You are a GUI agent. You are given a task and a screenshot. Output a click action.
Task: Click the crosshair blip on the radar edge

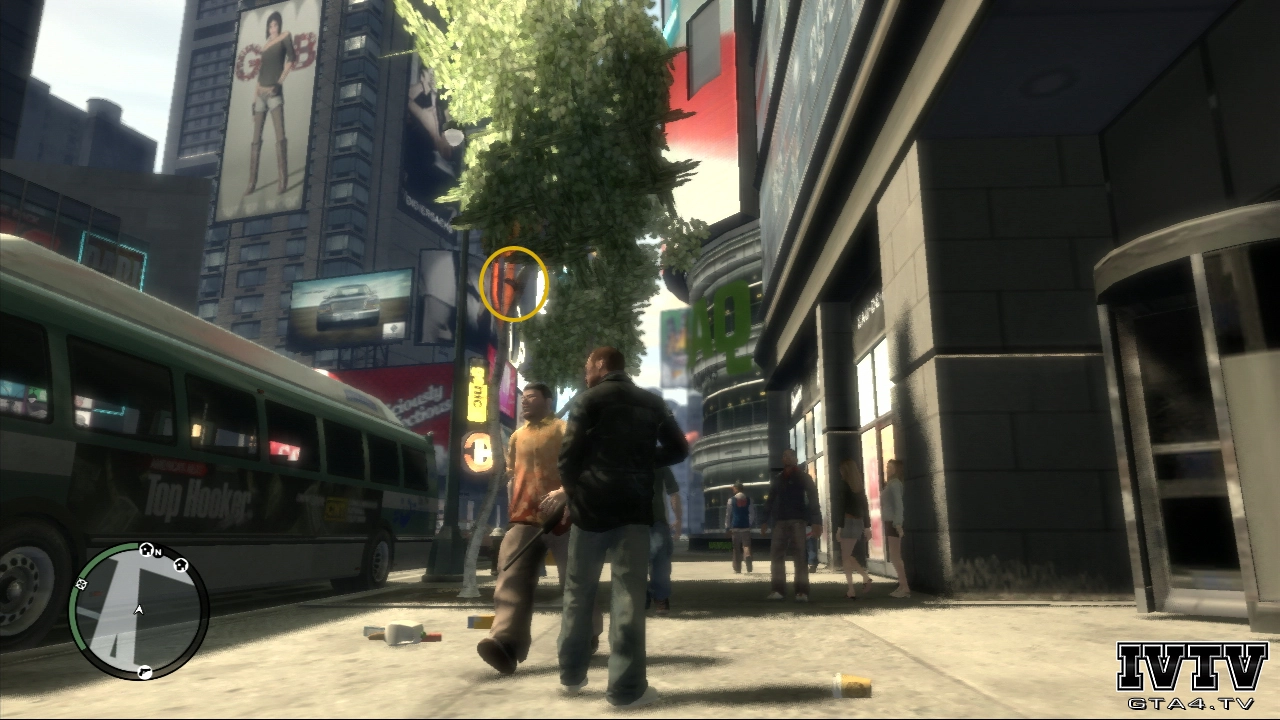81,582
